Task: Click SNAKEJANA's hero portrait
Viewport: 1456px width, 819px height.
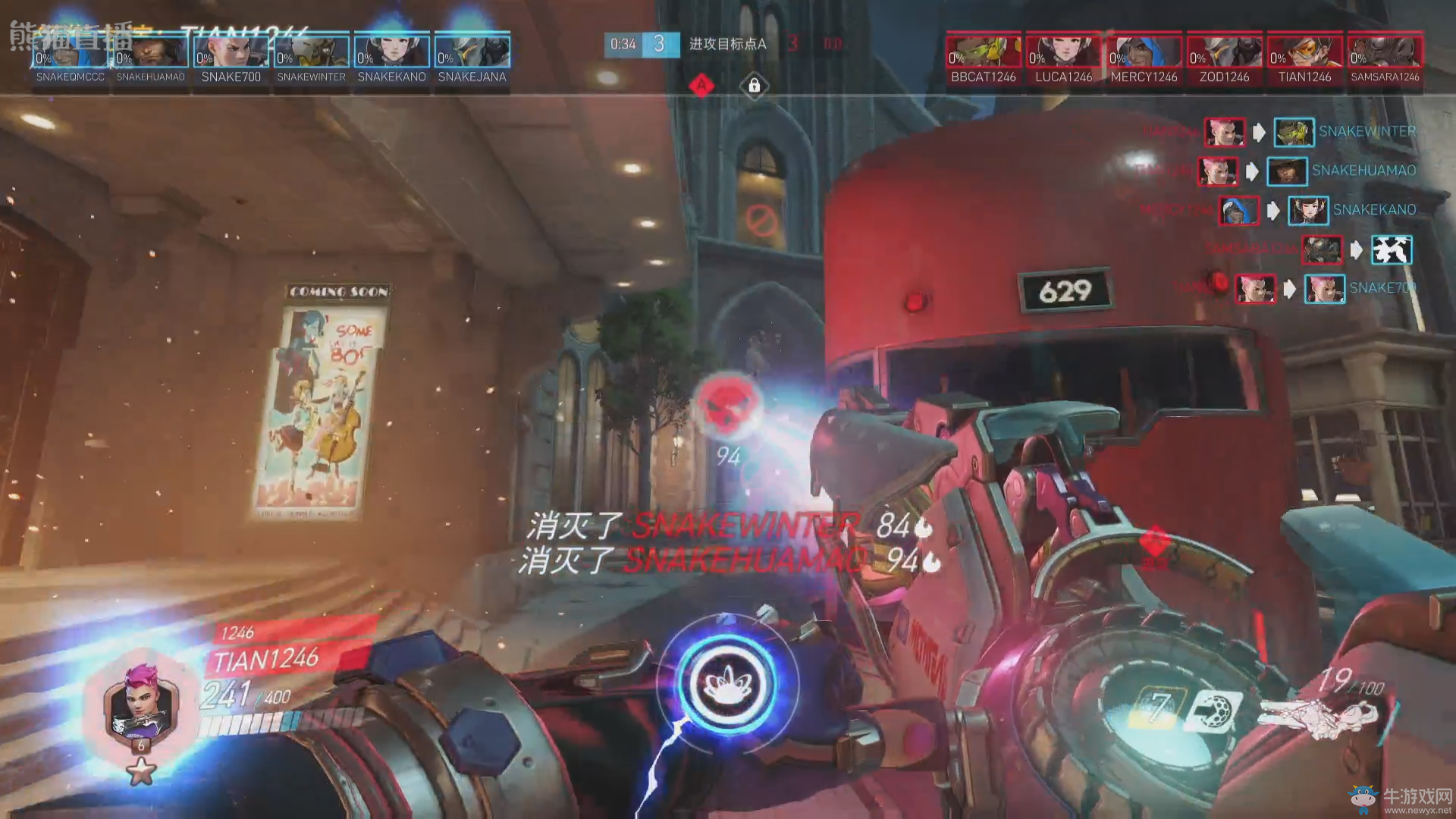Action: point(472,51)
